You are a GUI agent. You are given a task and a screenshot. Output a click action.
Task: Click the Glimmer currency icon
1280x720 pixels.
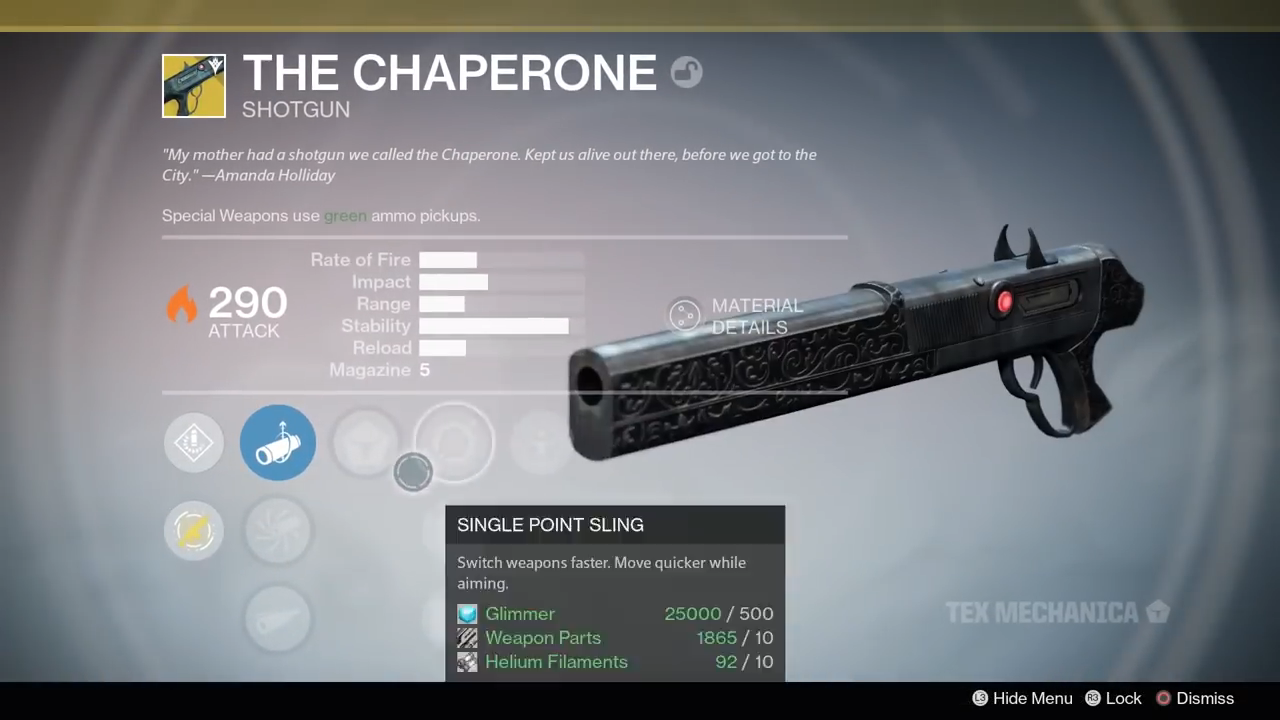pyautogui.click(x=467, y=613)
